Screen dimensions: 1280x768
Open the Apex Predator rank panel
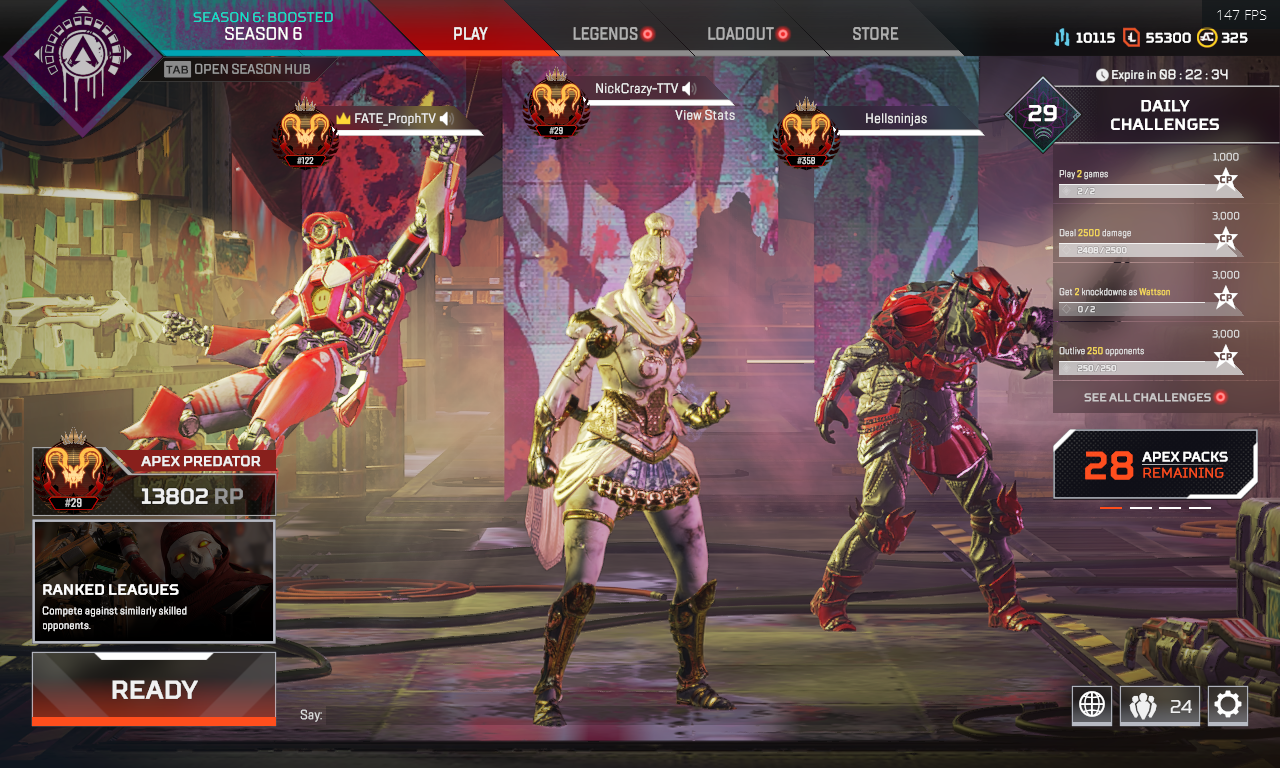pyautogui.click(x=154, y=481)
